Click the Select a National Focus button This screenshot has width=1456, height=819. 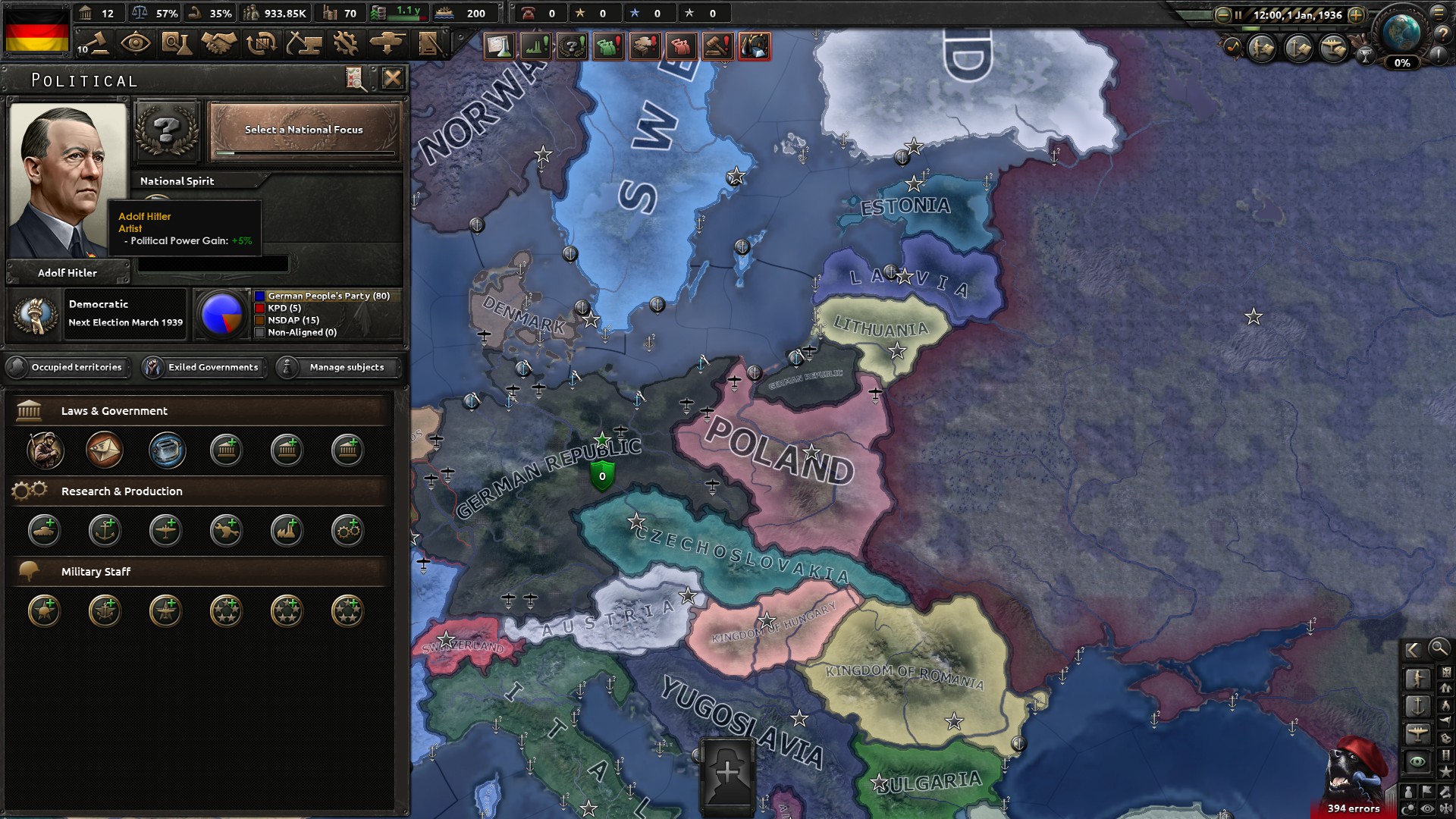[303, 130]
